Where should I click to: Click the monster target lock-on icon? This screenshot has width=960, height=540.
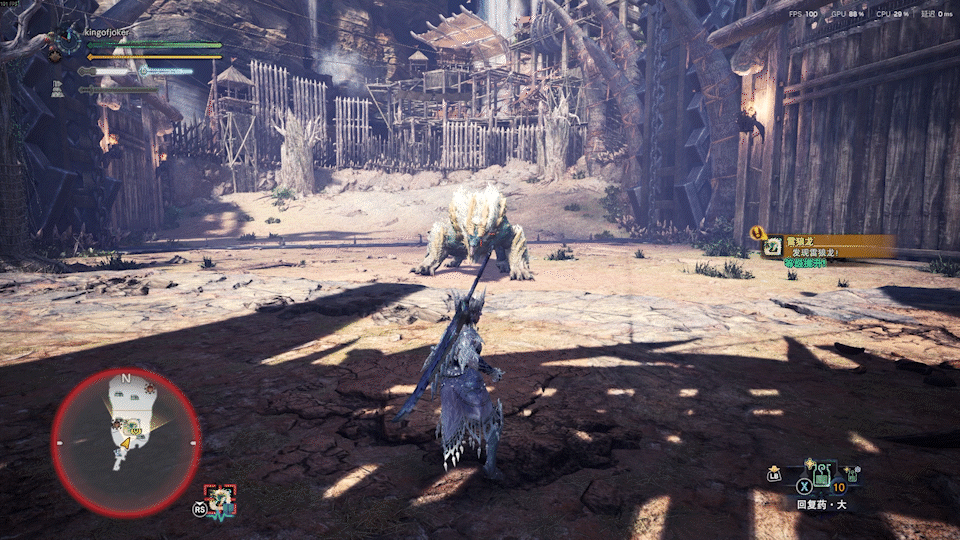219,500
